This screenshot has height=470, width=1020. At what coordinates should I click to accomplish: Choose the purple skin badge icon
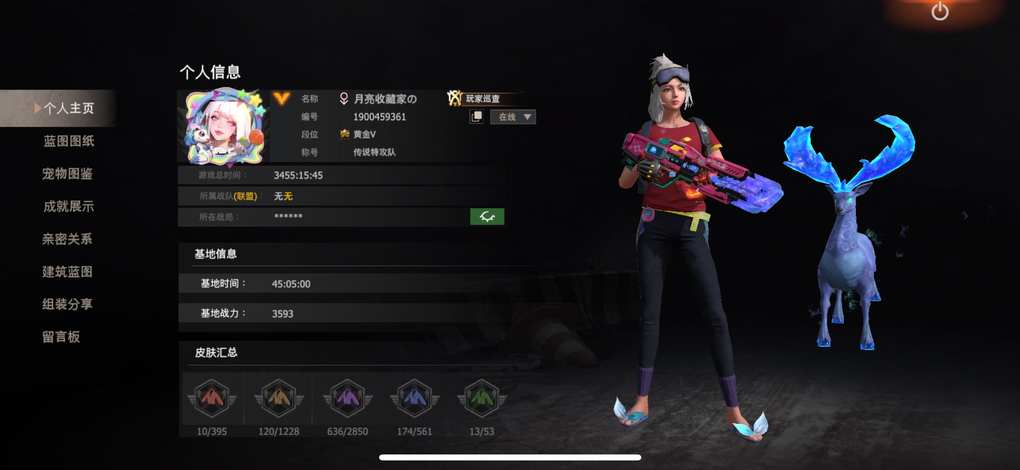[345, 398]
